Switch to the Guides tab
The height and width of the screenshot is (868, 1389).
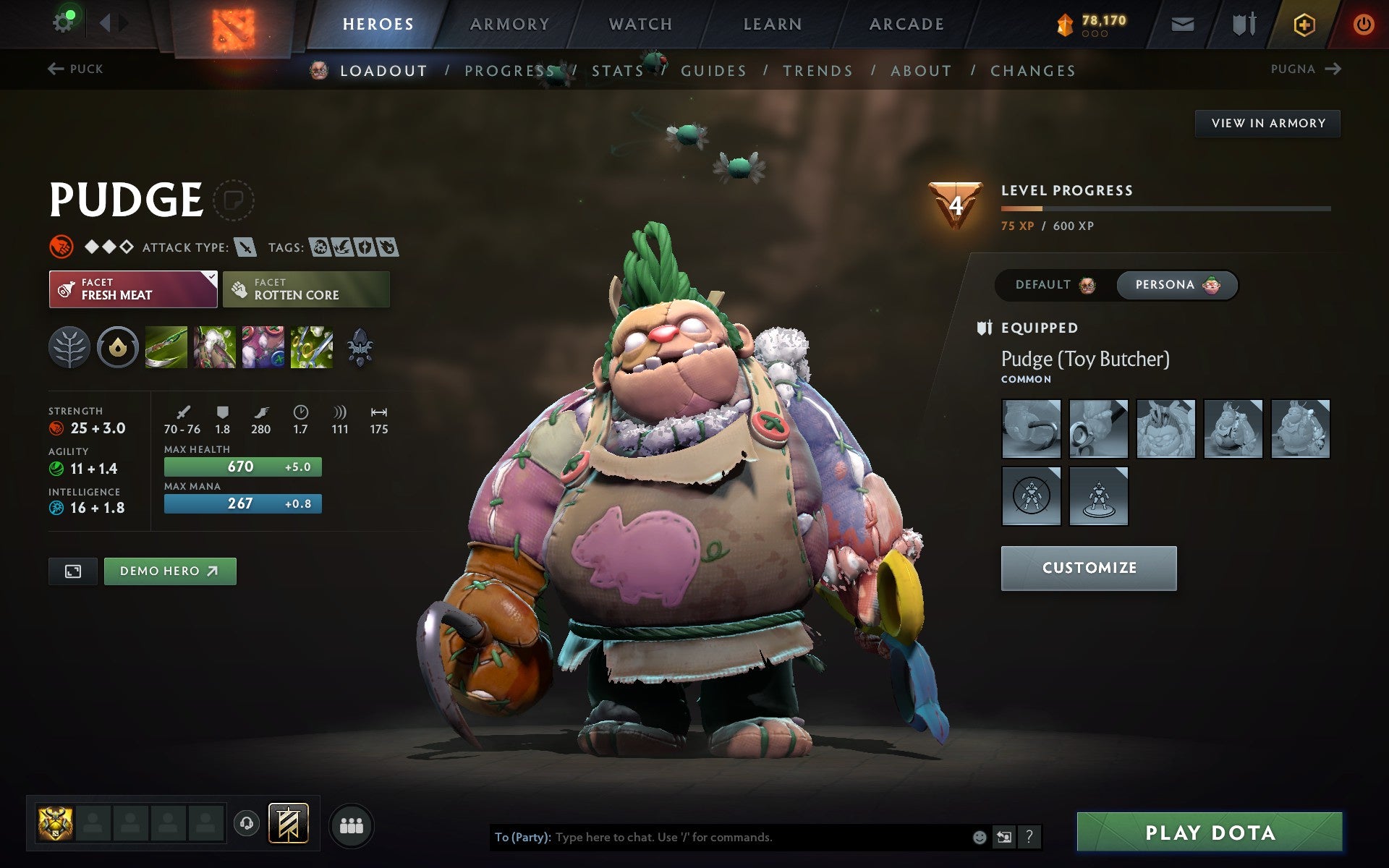(713, 70)
